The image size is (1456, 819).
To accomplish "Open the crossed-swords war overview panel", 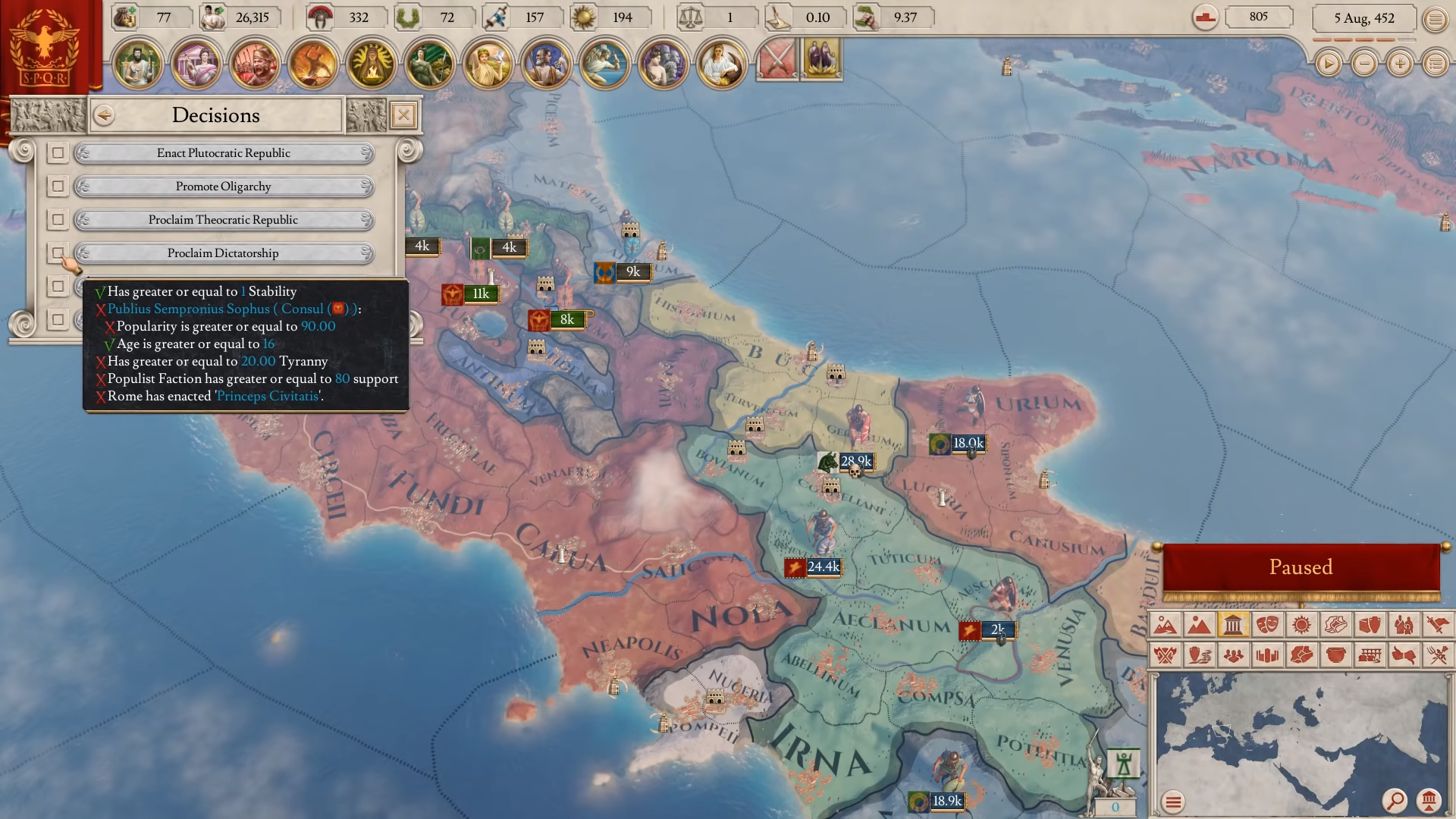I will [x=777, y=61].
